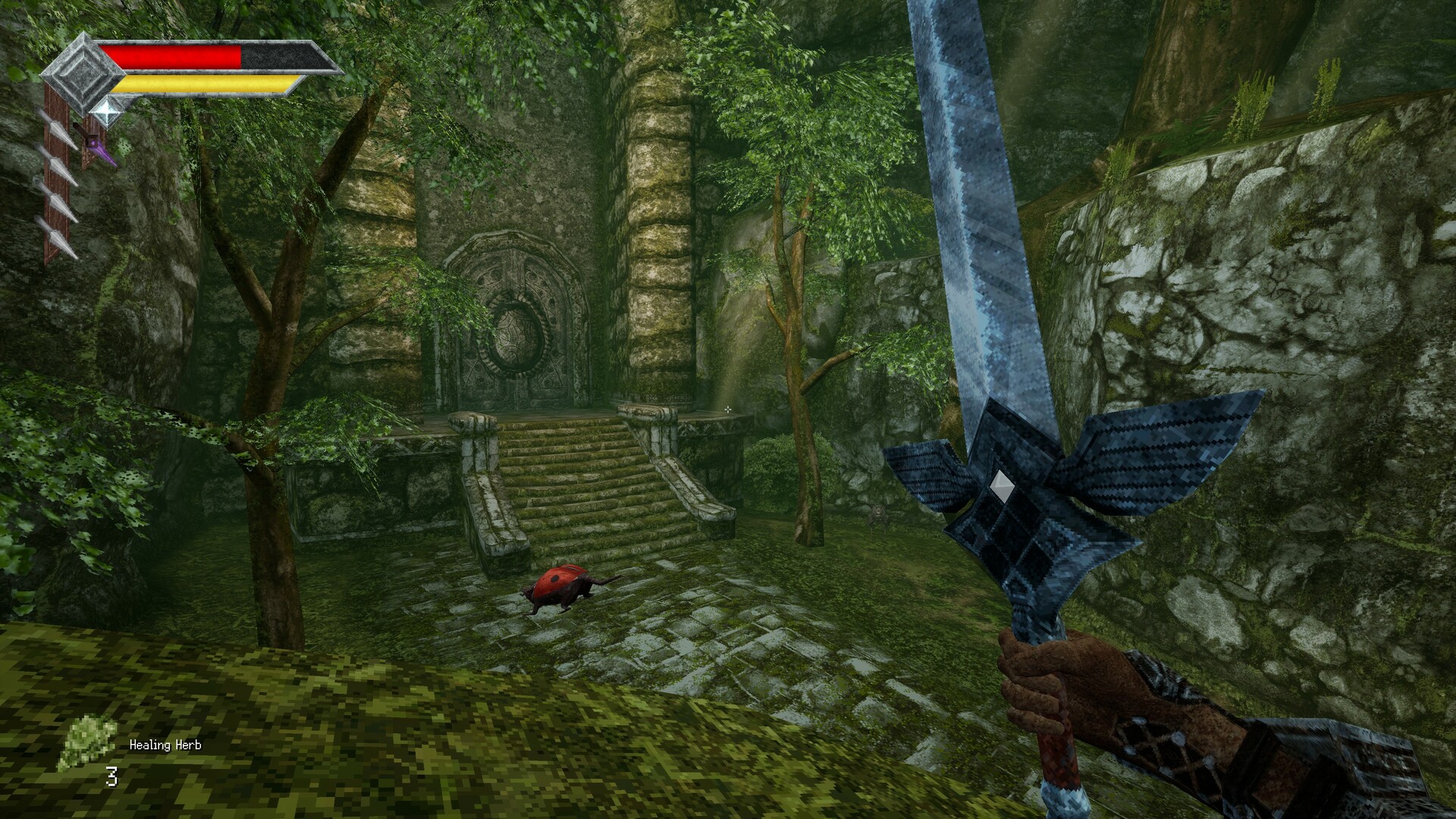The width and height of the screenshot is (1456, 819).
Task: Click the crosshair at screen center
Action: point(728,409)
